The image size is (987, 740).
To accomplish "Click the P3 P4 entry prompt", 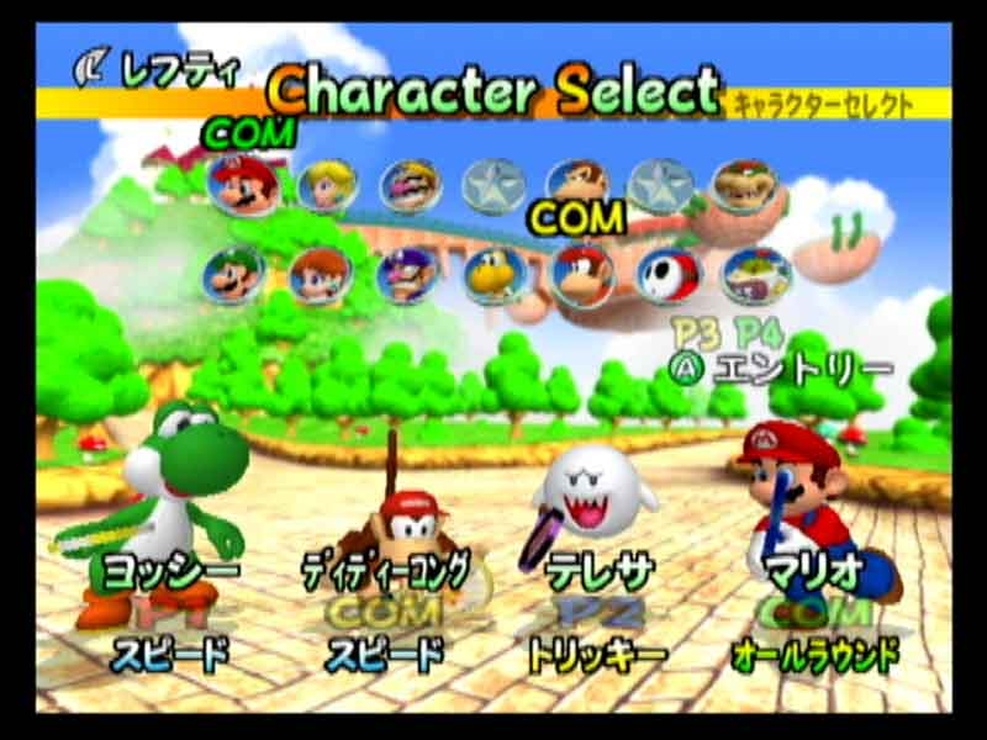I will tap(780, 355).
